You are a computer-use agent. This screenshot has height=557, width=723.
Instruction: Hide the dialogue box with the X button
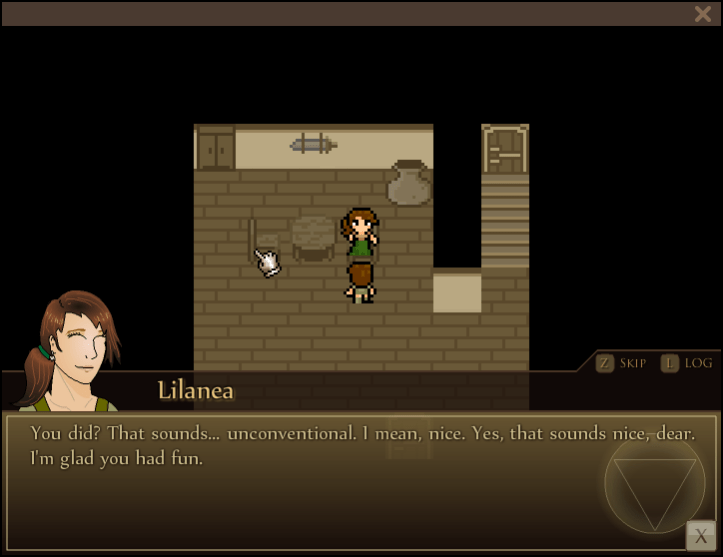pyautogui.click(x=700, y=536)
